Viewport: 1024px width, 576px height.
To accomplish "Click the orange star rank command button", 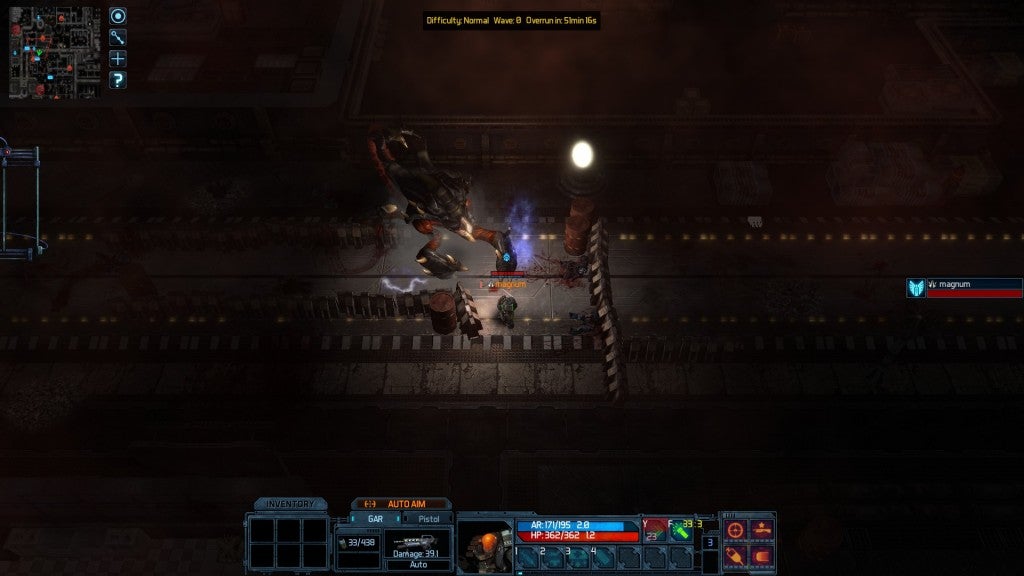I will point(762,530).
